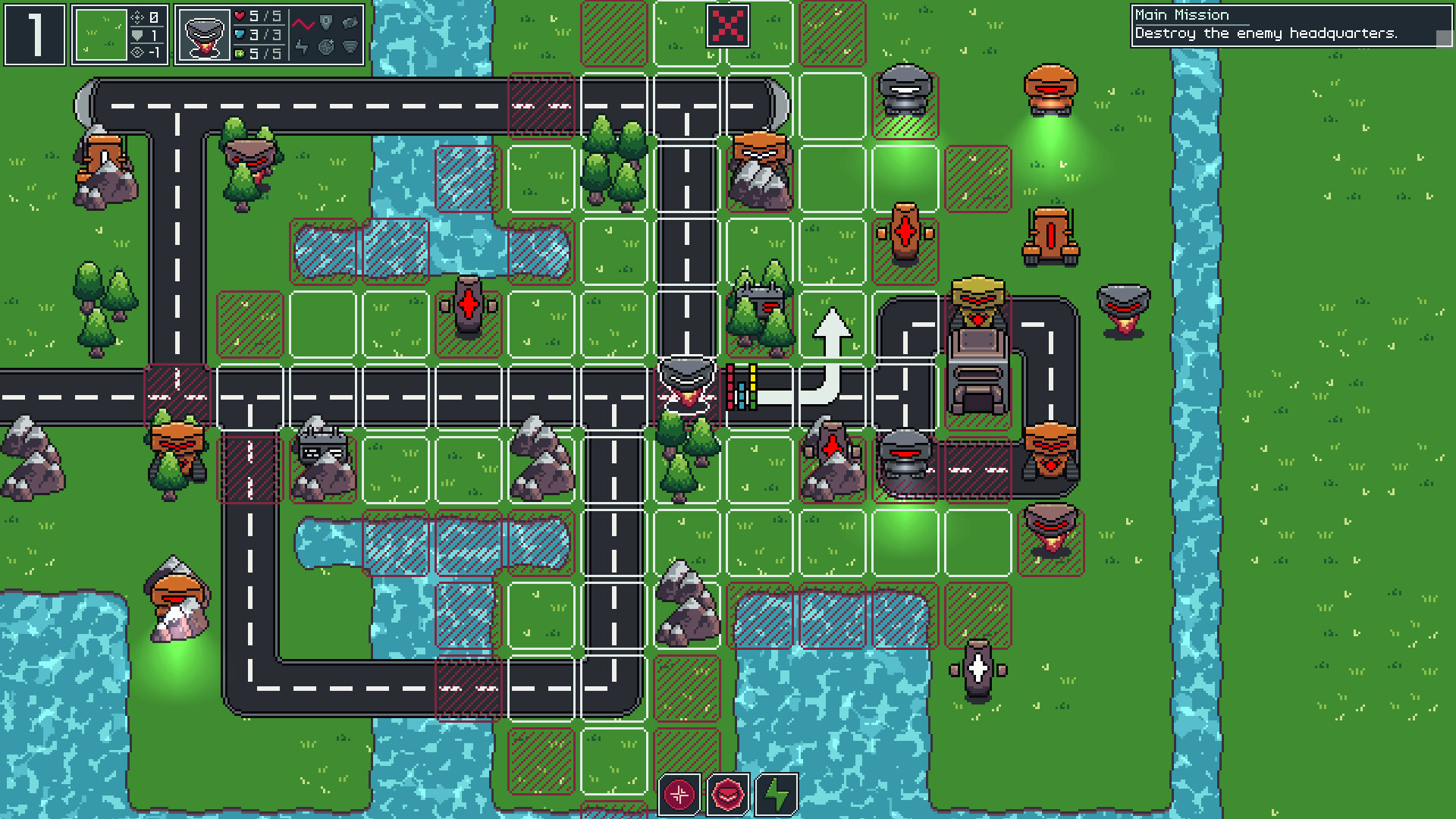Screen dimensions: 1456x819
Task: Click the turn counter showing 1
Action: point(35,34)
